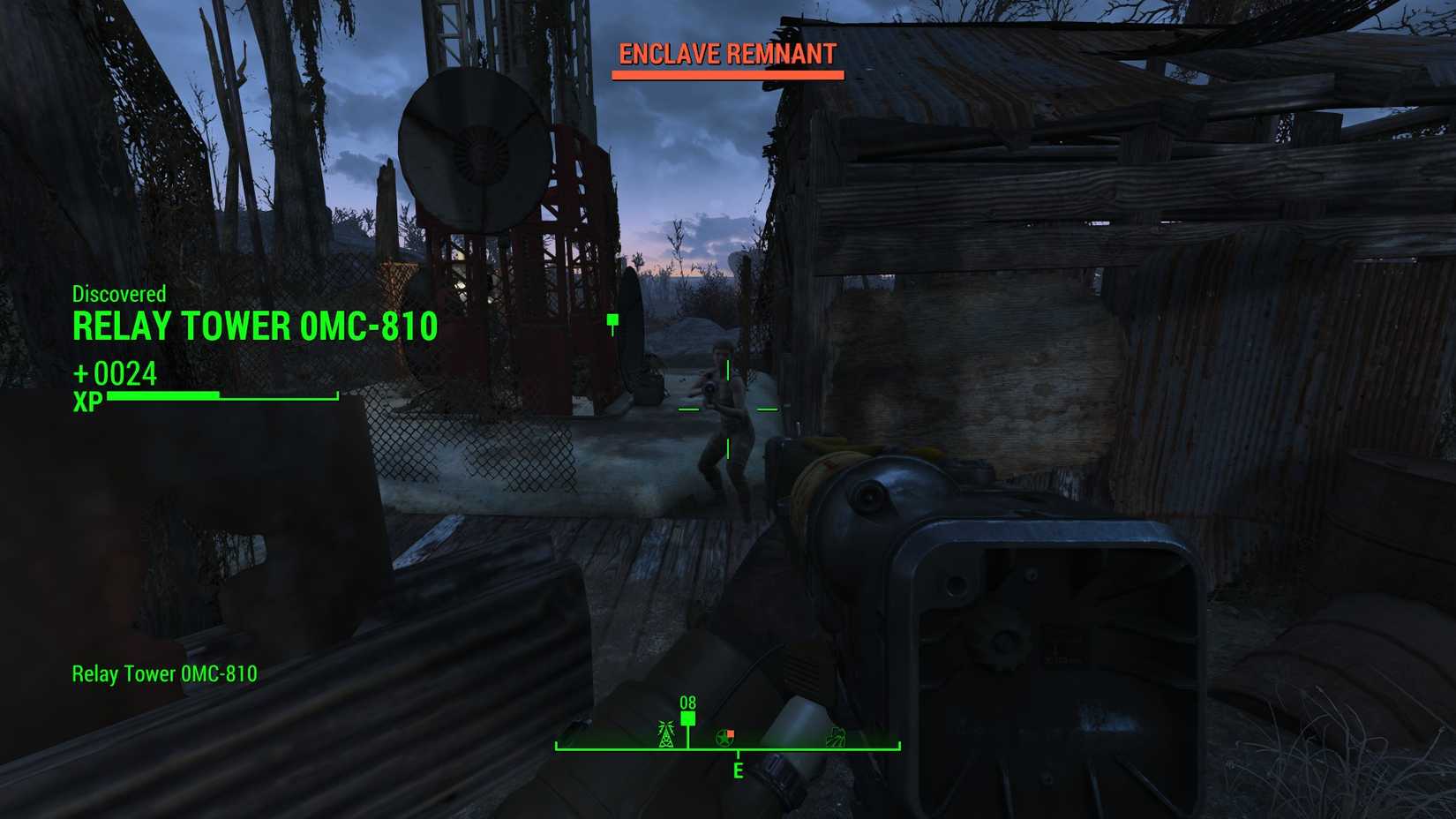Click the tick mark below the compass line
Image resolution: width=1456 pixels, height=819 pixels.
point(739,755)
